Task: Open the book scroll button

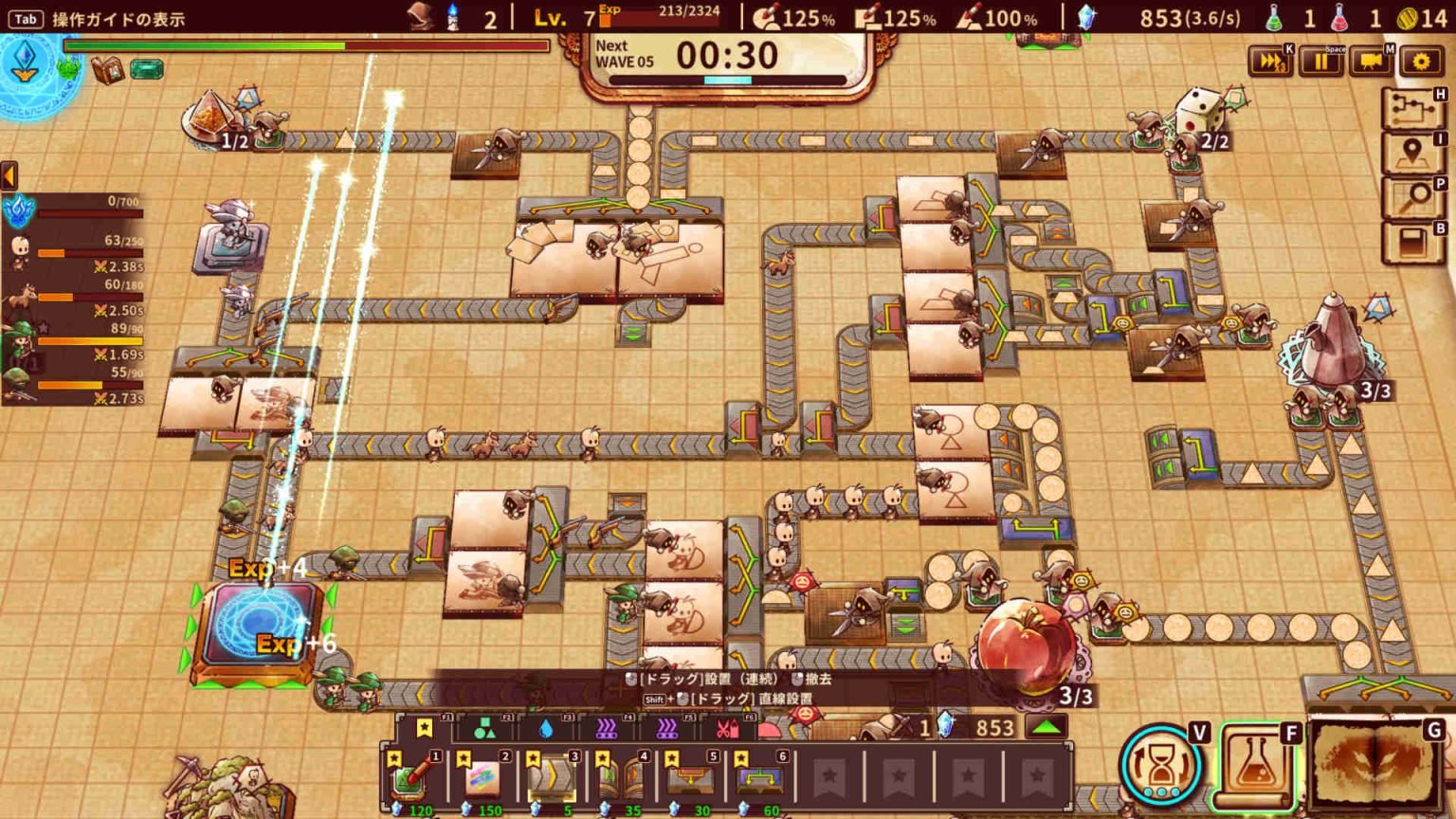Action: (1412, 242)
